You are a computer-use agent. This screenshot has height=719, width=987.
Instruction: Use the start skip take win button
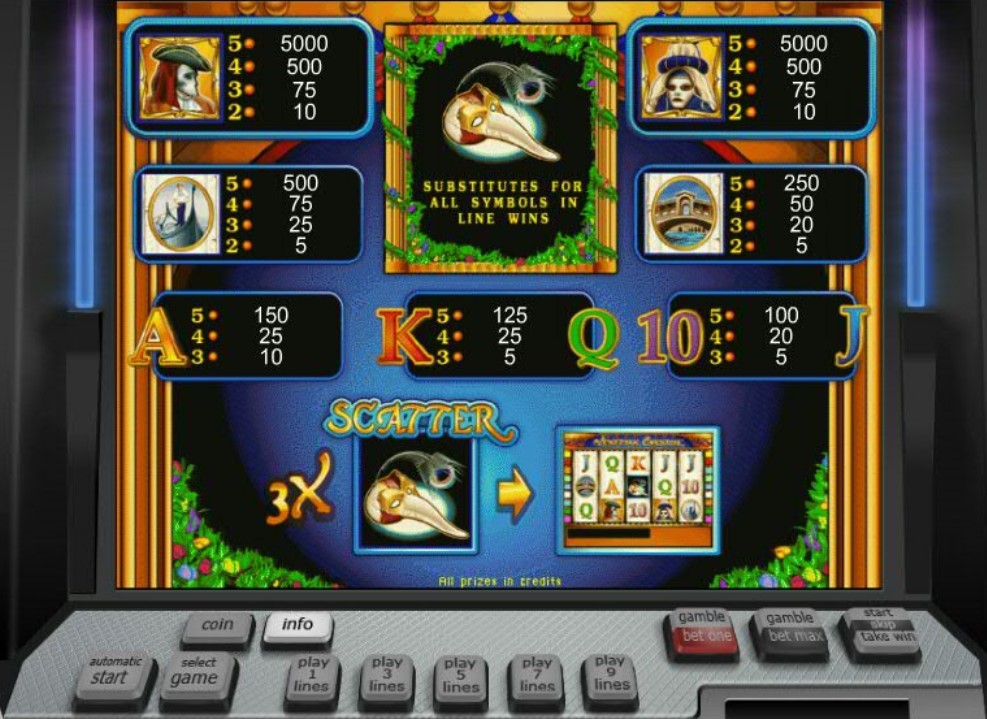[x=880, y=628]
